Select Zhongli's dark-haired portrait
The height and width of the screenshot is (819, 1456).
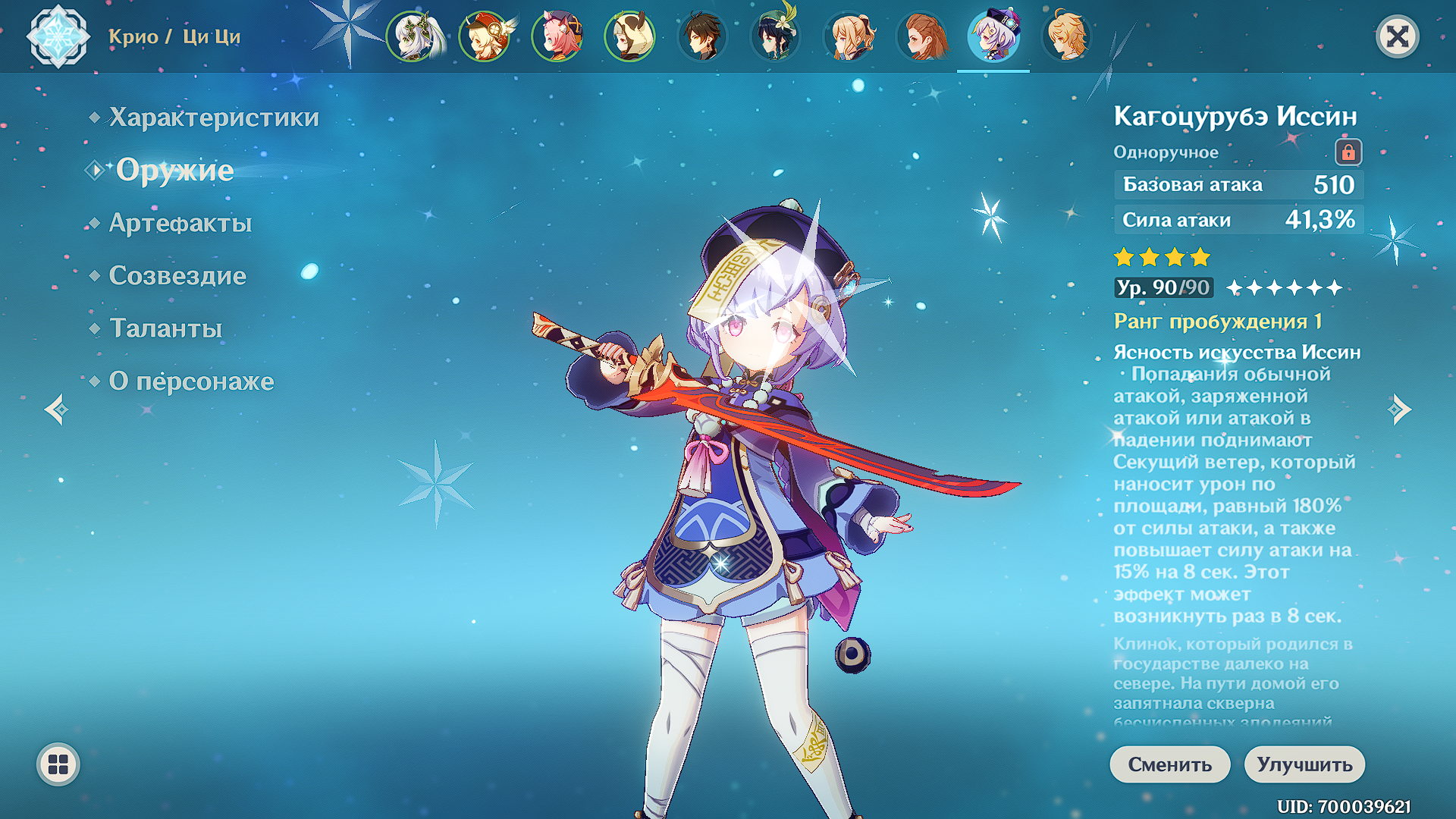[702, 36]
